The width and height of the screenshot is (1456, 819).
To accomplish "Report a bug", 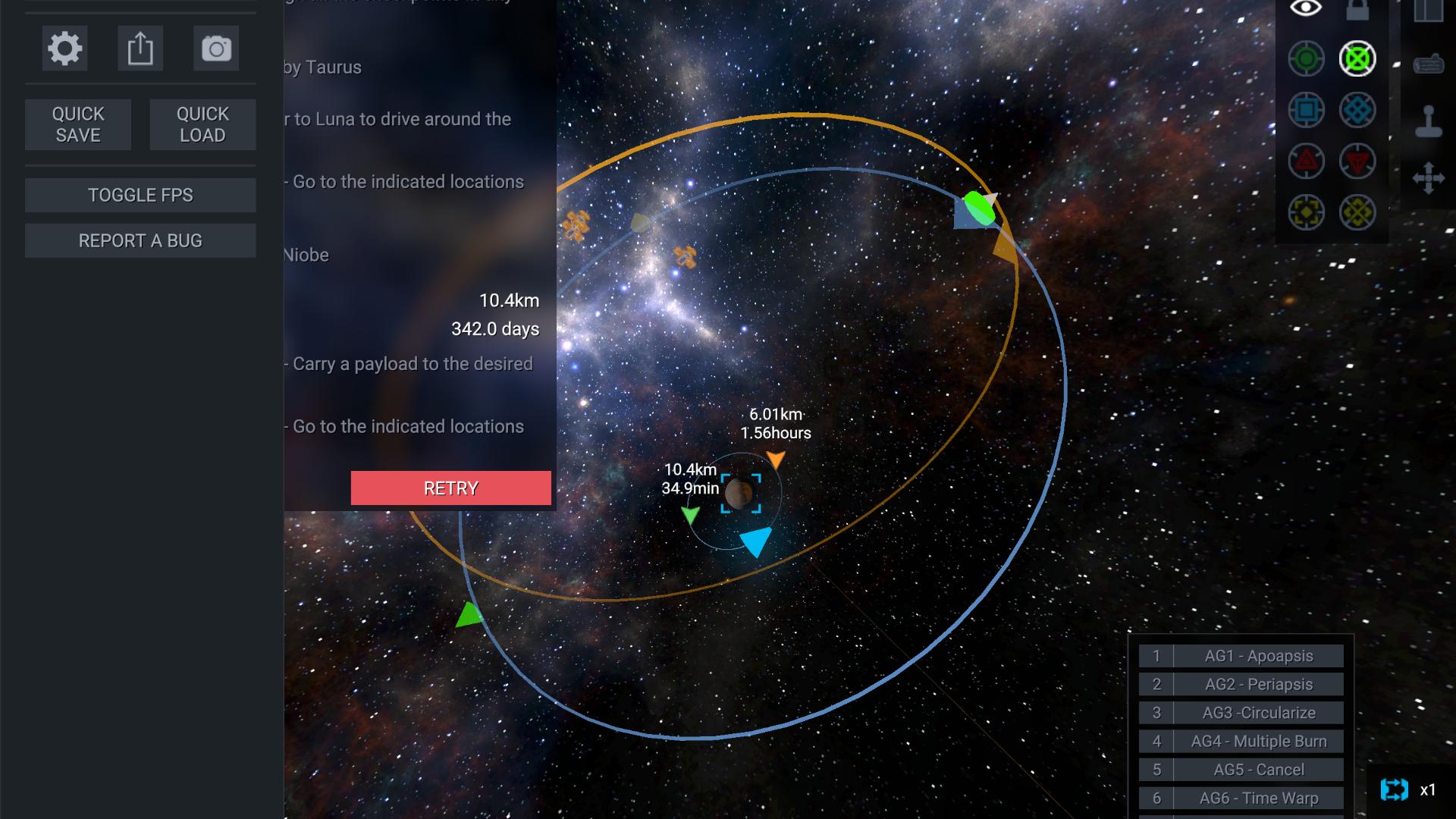I will tap(140, 240).
